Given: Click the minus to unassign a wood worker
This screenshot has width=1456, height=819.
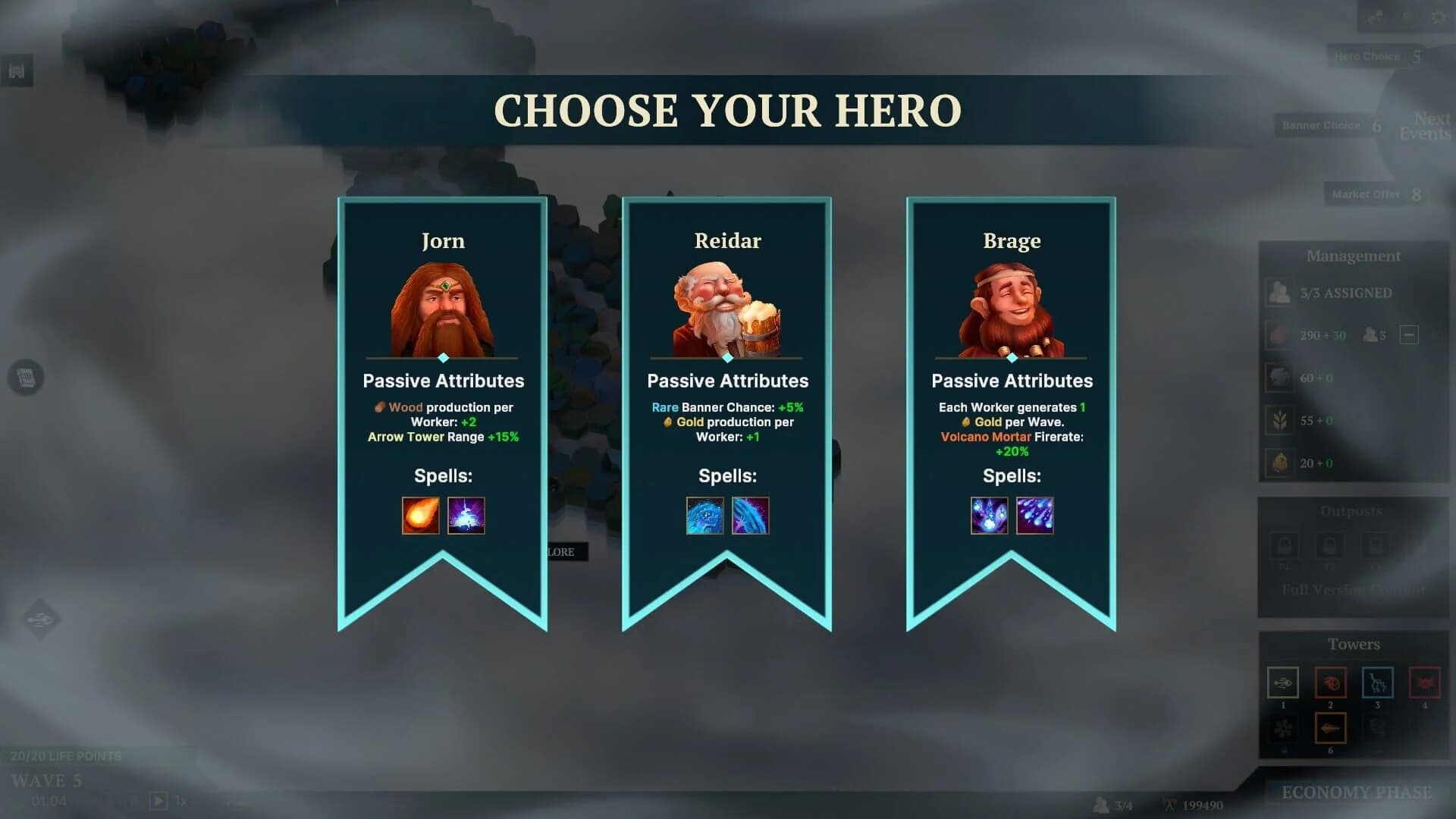Looking at the screenshot, I should (x=1408, y=335).
